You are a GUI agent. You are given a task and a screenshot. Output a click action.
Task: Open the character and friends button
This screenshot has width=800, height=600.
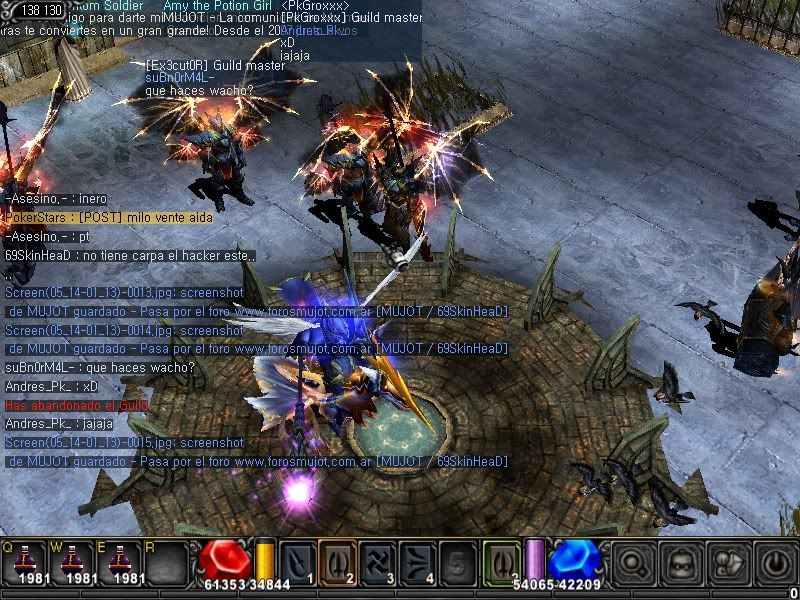pos(727,564)
